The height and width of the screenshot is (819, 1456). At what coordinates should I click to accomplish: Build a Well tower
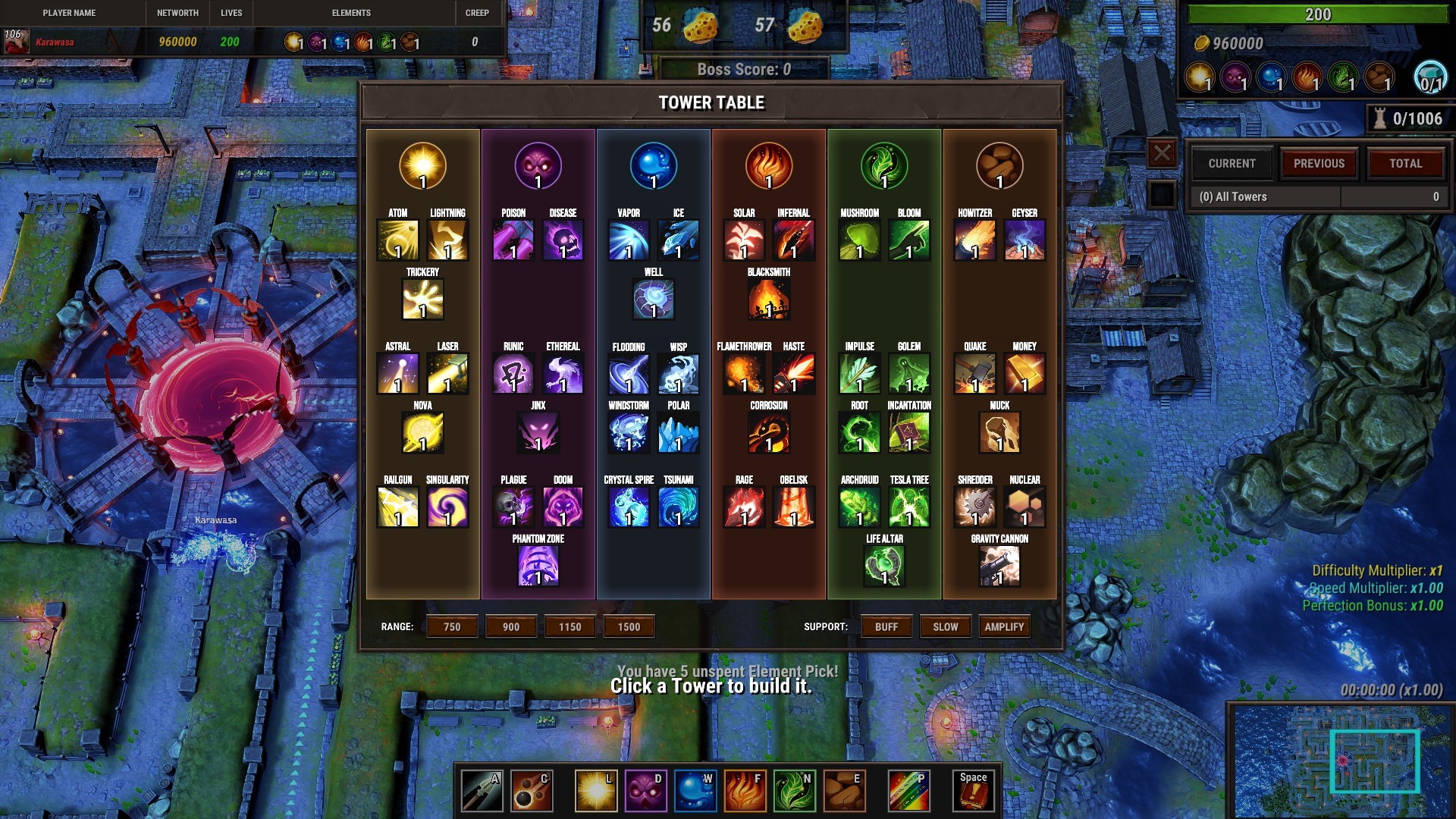653,298
